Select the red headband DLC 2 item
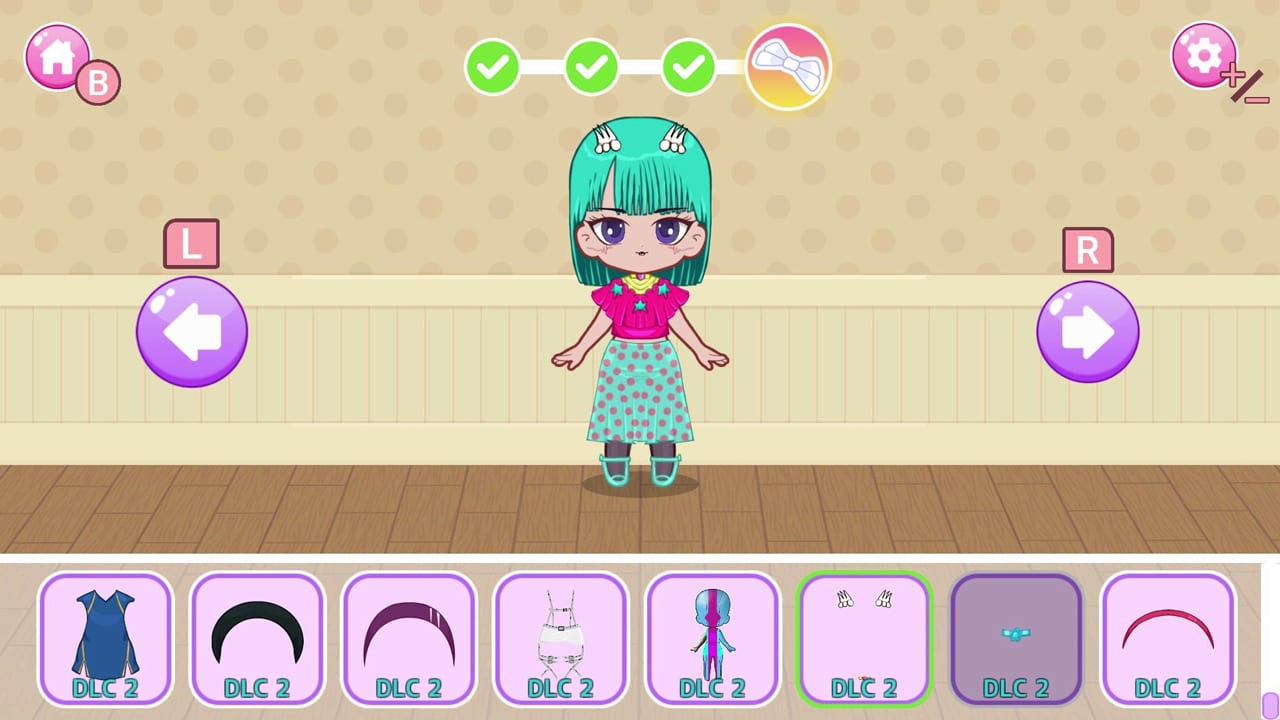This screenshot has height=720, width=1280. [1168, 637]
